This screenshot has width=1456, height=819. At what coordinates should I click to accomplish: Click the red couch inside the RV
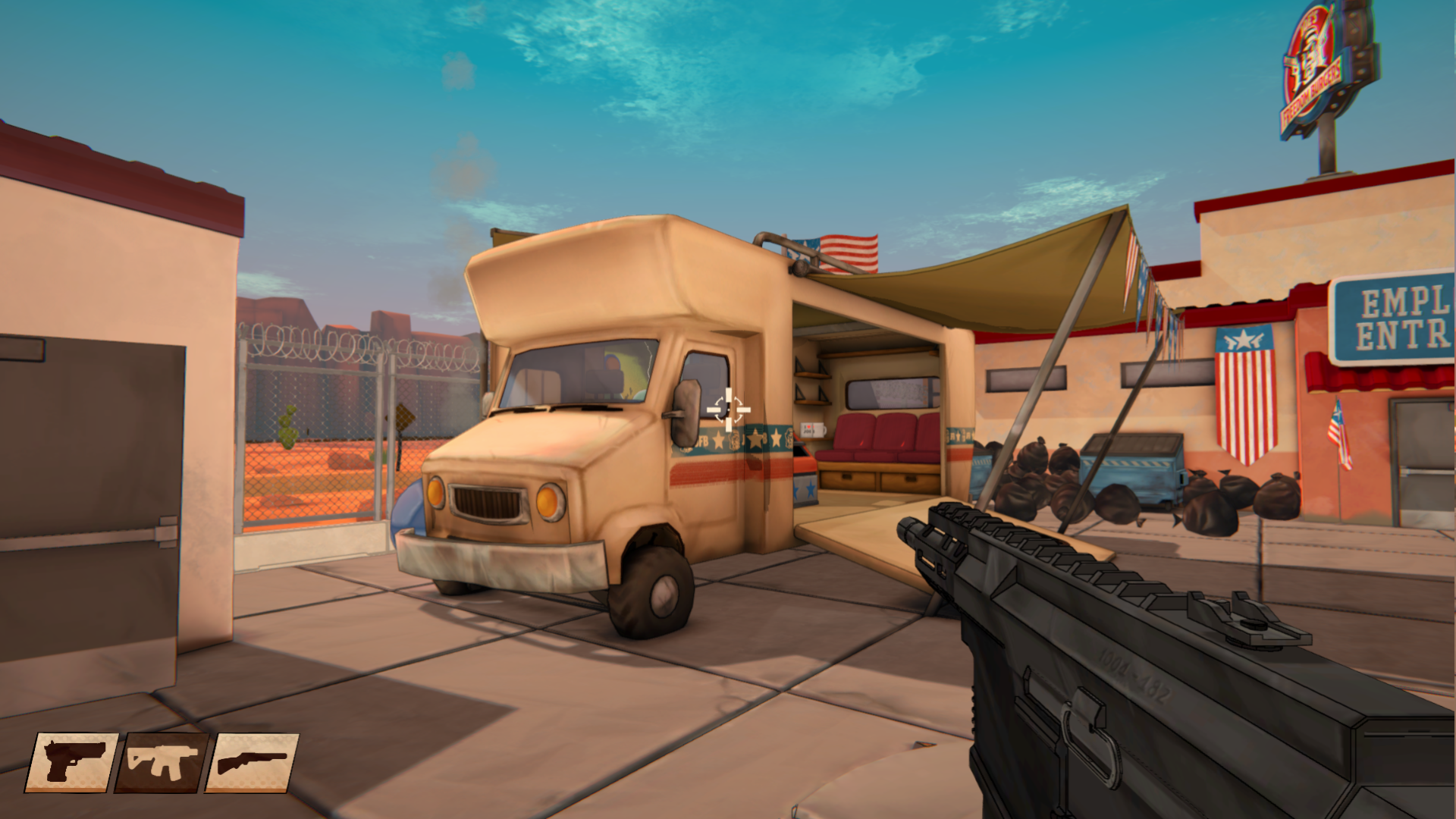pyautogui.click(x=887, y=436)
